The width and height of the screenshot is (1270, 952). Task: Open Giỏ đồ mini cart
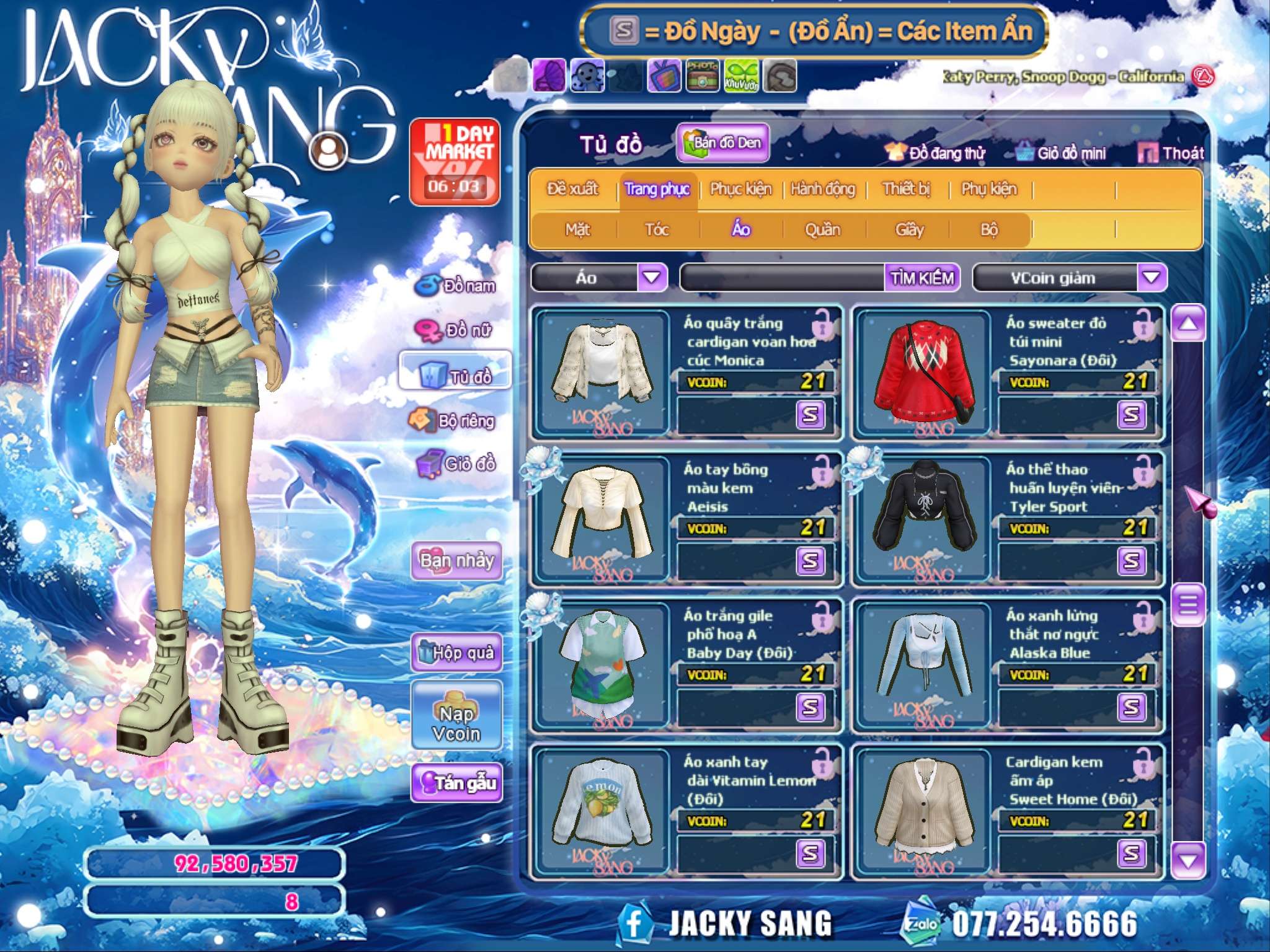pos(1062,153)
